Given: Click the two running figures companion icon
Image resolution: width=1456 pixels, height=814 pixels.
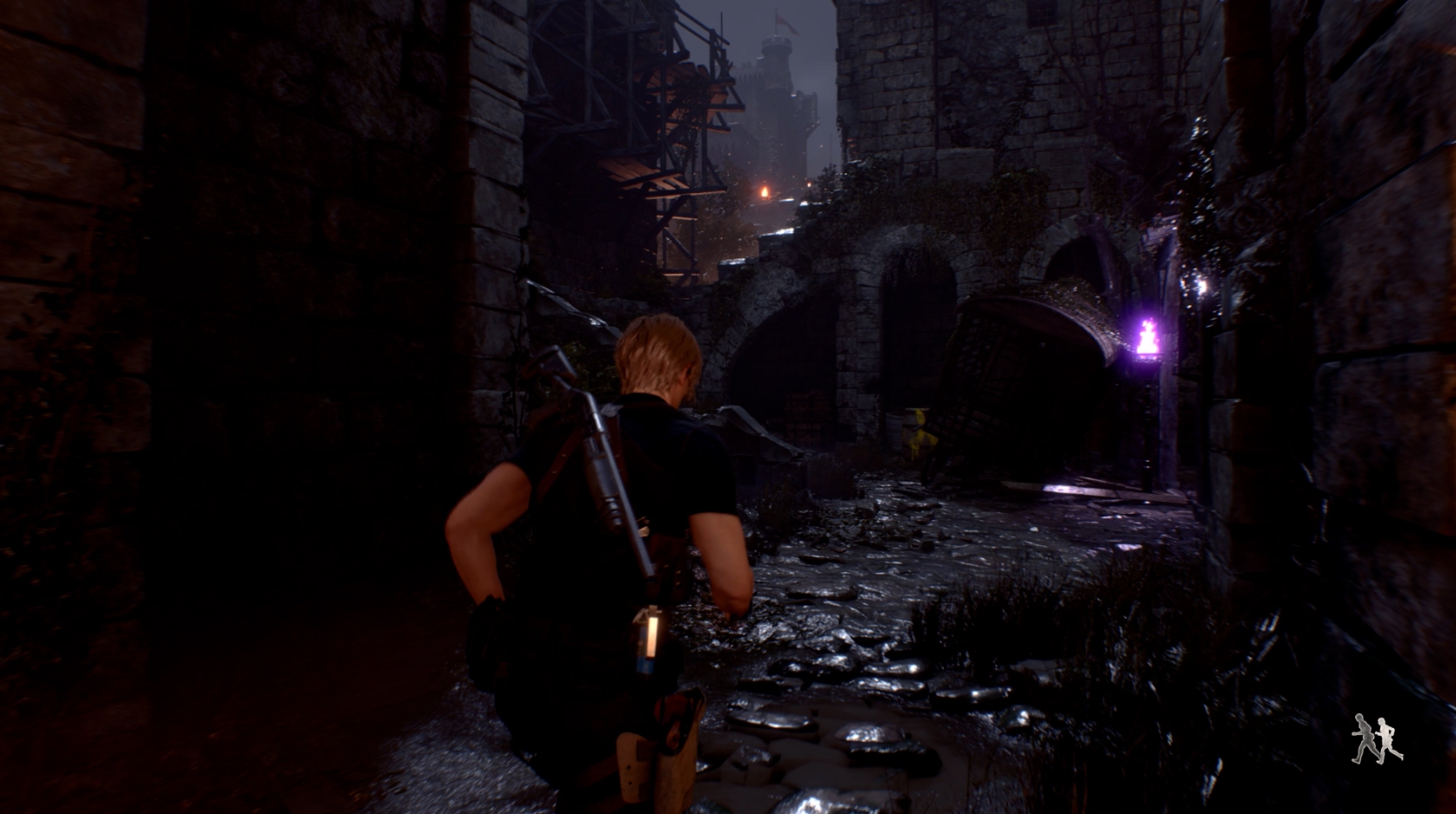Looking at the screenshot, I should point(1377,740).
